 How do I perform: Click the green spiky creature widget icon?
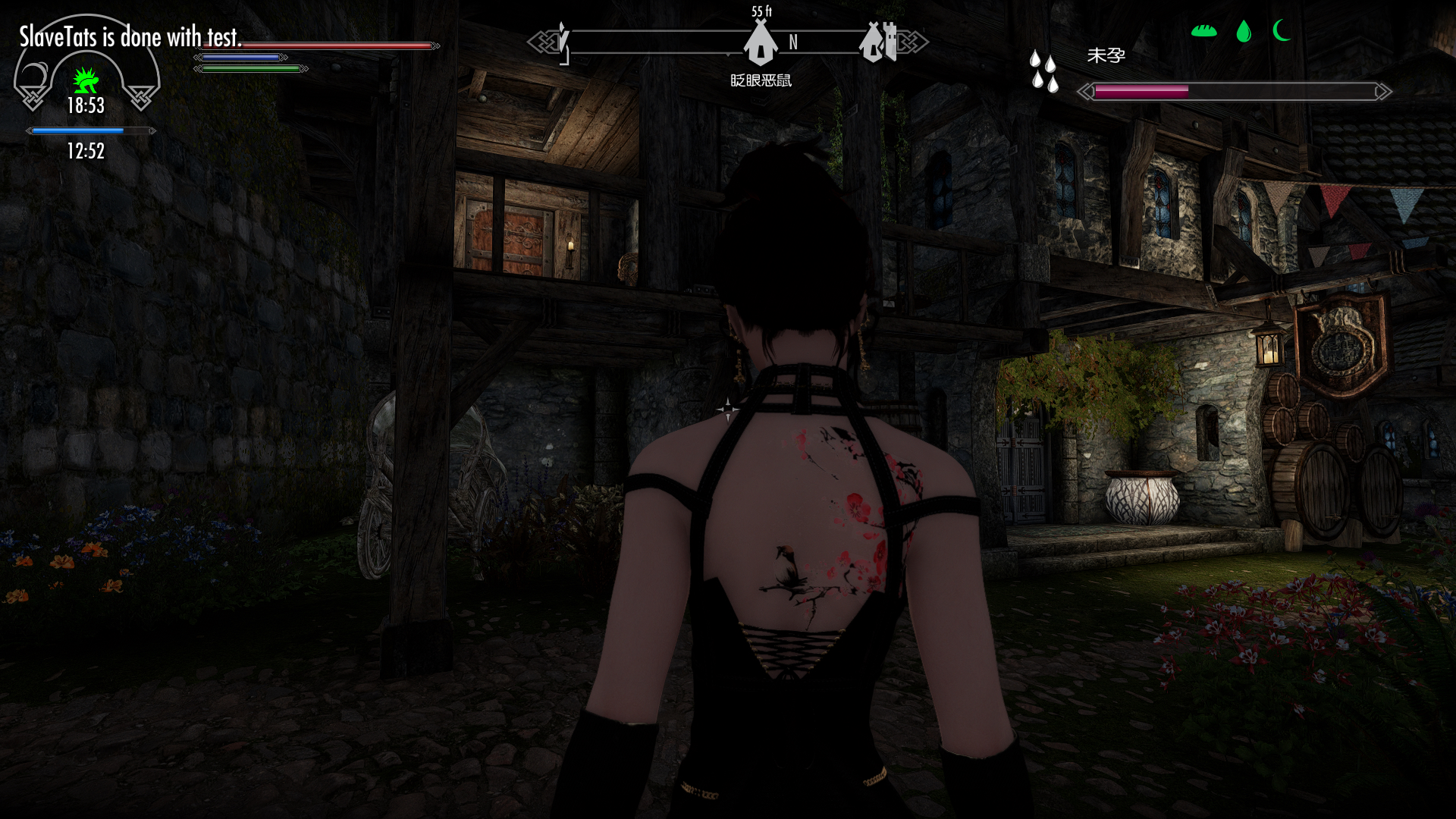click(x=86, y=80)
